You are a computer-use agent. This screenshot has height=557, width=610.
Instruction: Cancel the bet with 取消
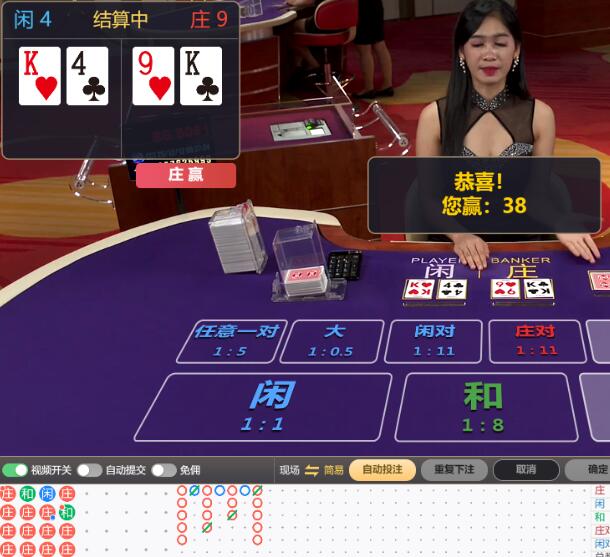pos(526,470)
